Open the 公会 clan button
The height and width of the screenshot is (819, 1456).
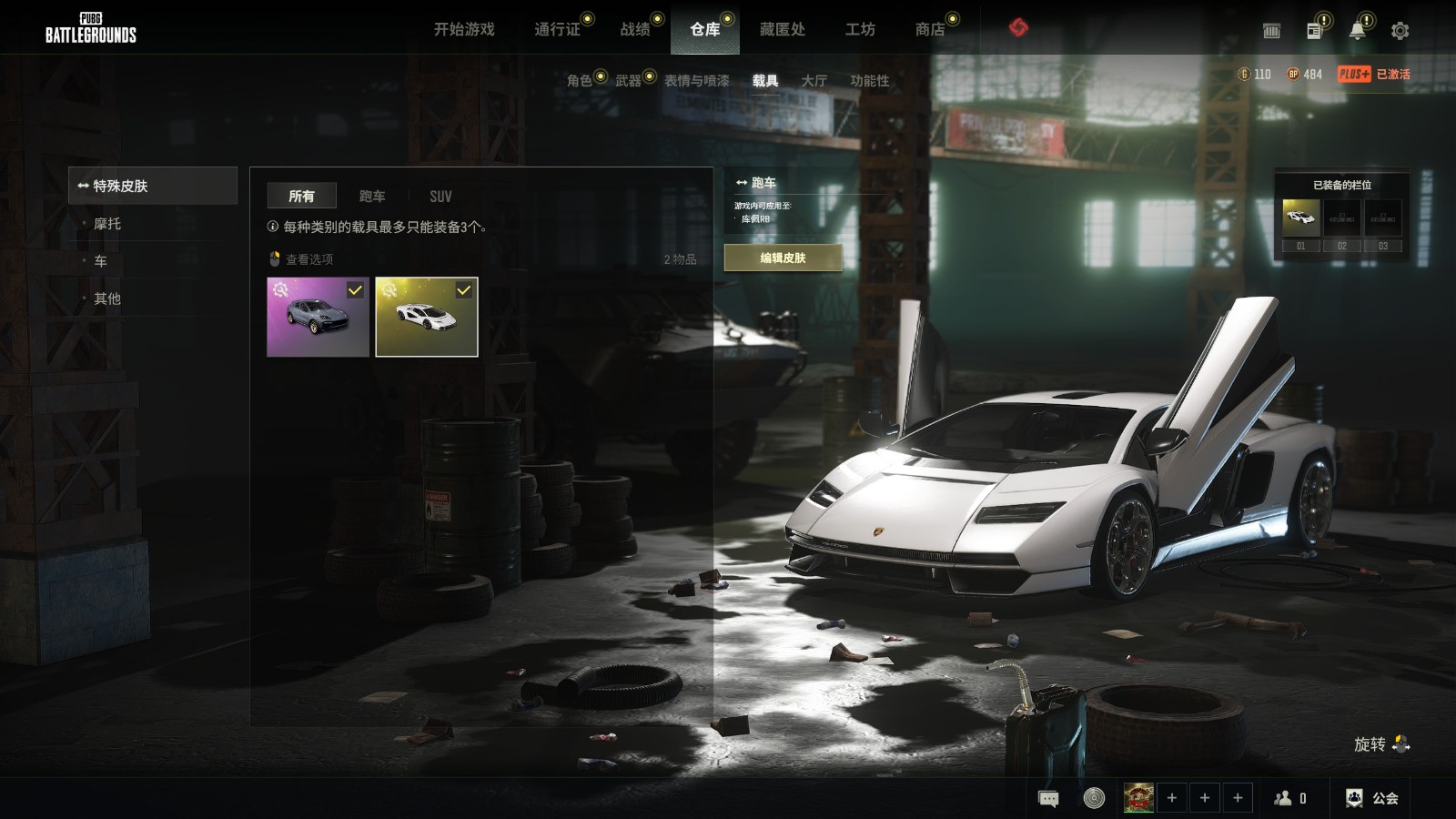coord(1372,798)
